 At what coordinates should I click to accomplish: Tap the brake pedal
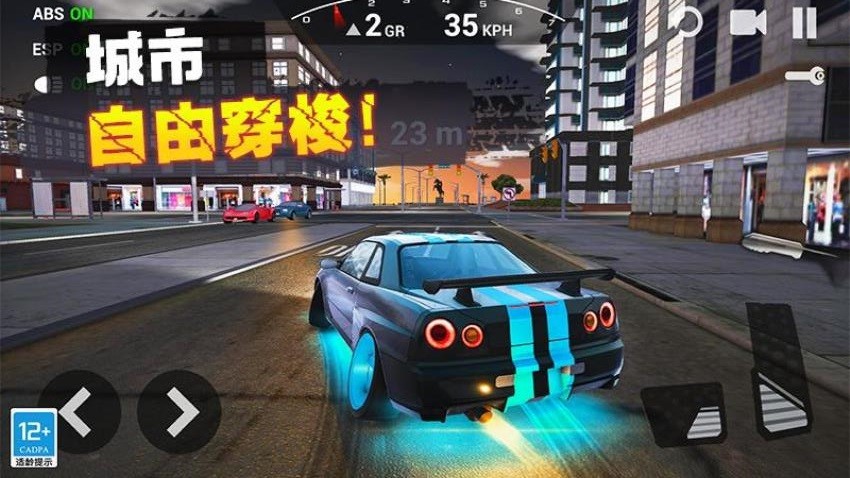click(682, 413)
